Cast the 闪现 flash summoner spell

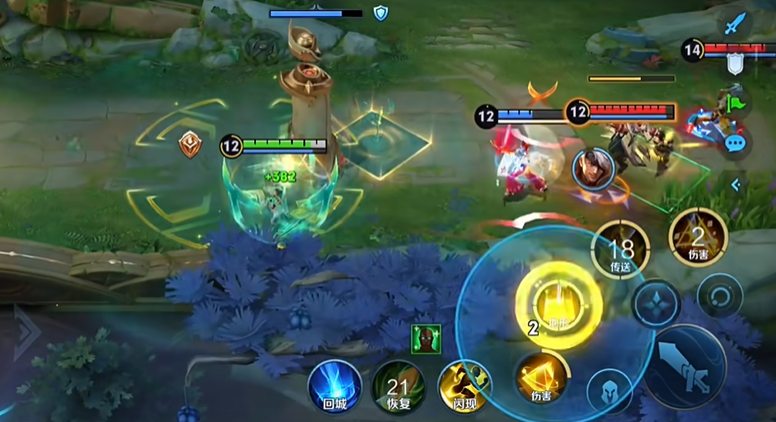tap(463, 386)
